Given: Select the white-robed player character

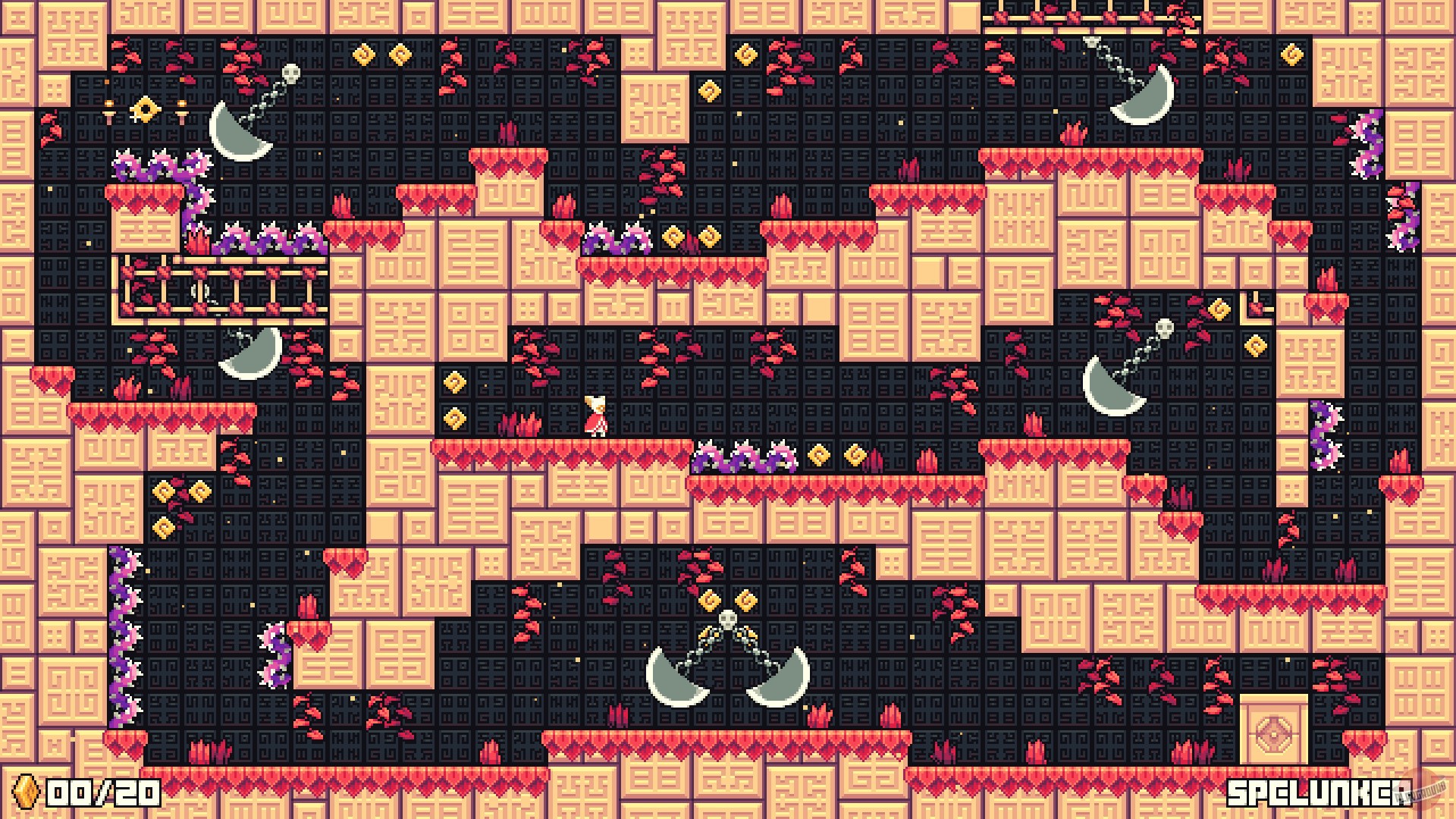Looking at the screenshot, I should tap(595, 416).
